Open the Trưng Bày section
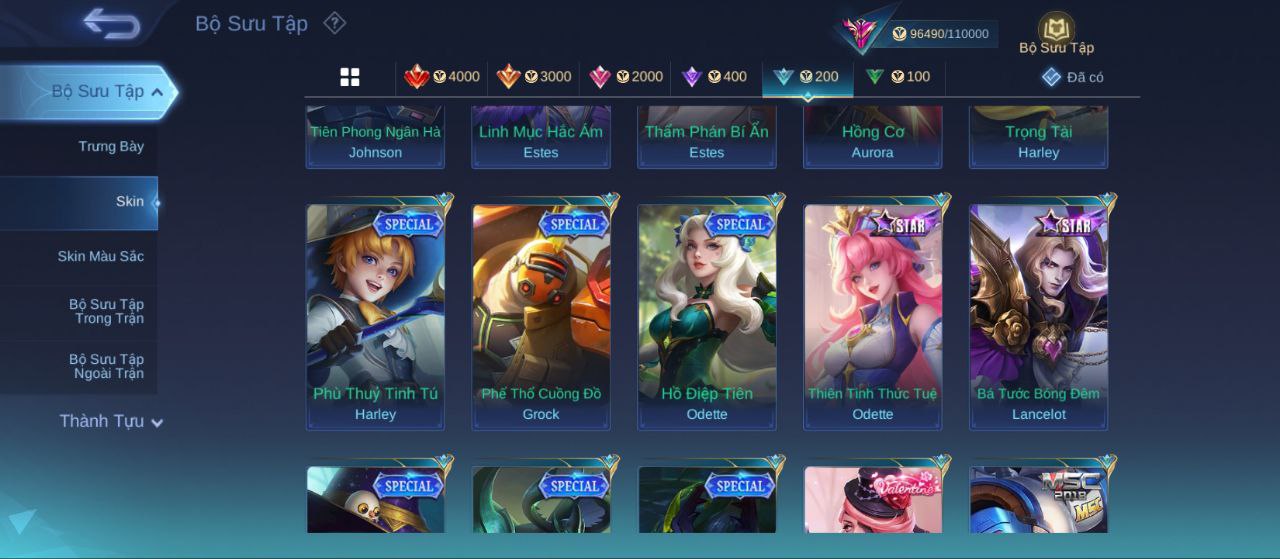 111,147
